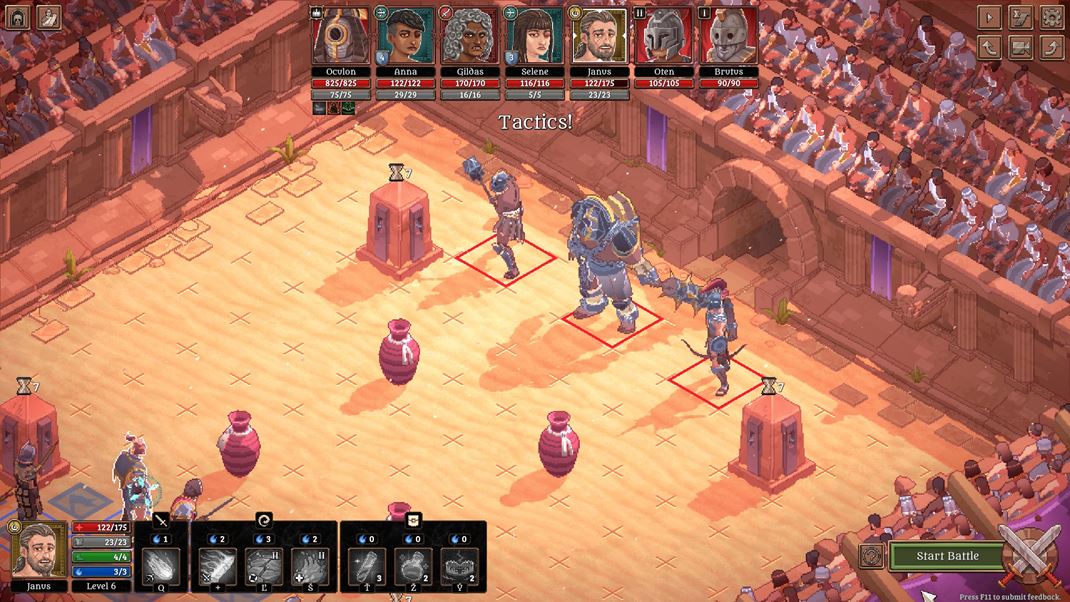Inspect Brutus's portrait in turn order

[x=729, y=37]
